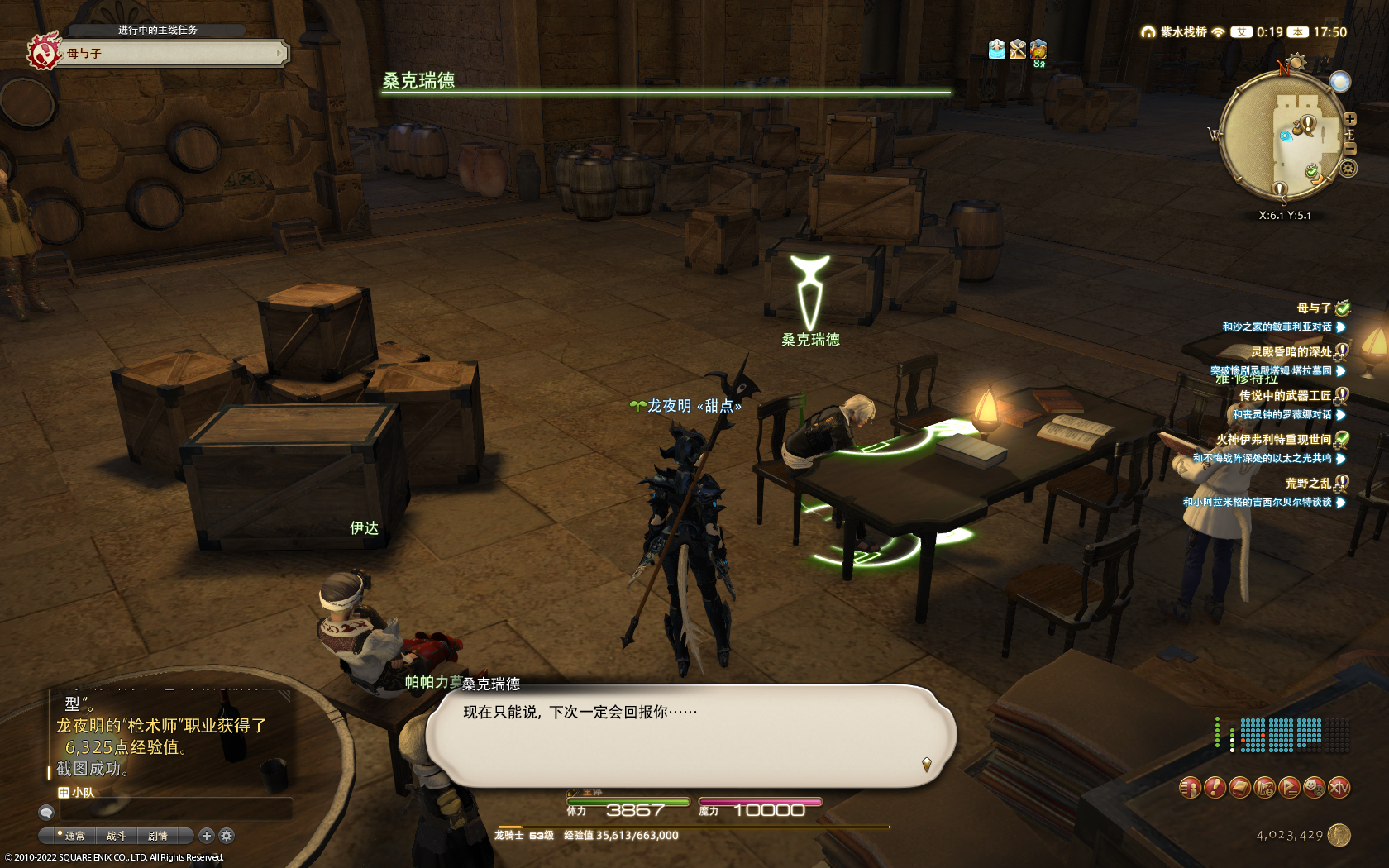Add a new chat tab with plus button

tap(207, 836)
